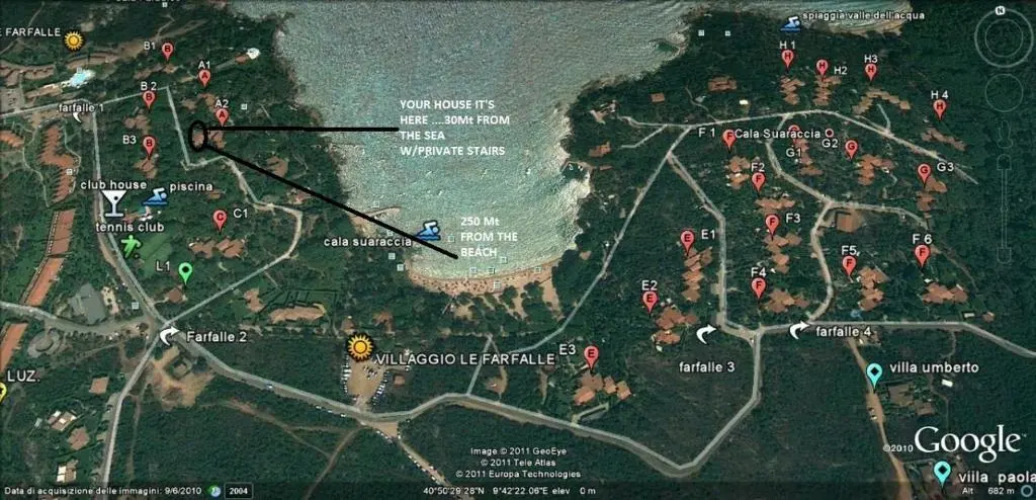Viewport: 1036px width, 500px height.
Task: Select the red C1 pin
Action: click(219, 218)
